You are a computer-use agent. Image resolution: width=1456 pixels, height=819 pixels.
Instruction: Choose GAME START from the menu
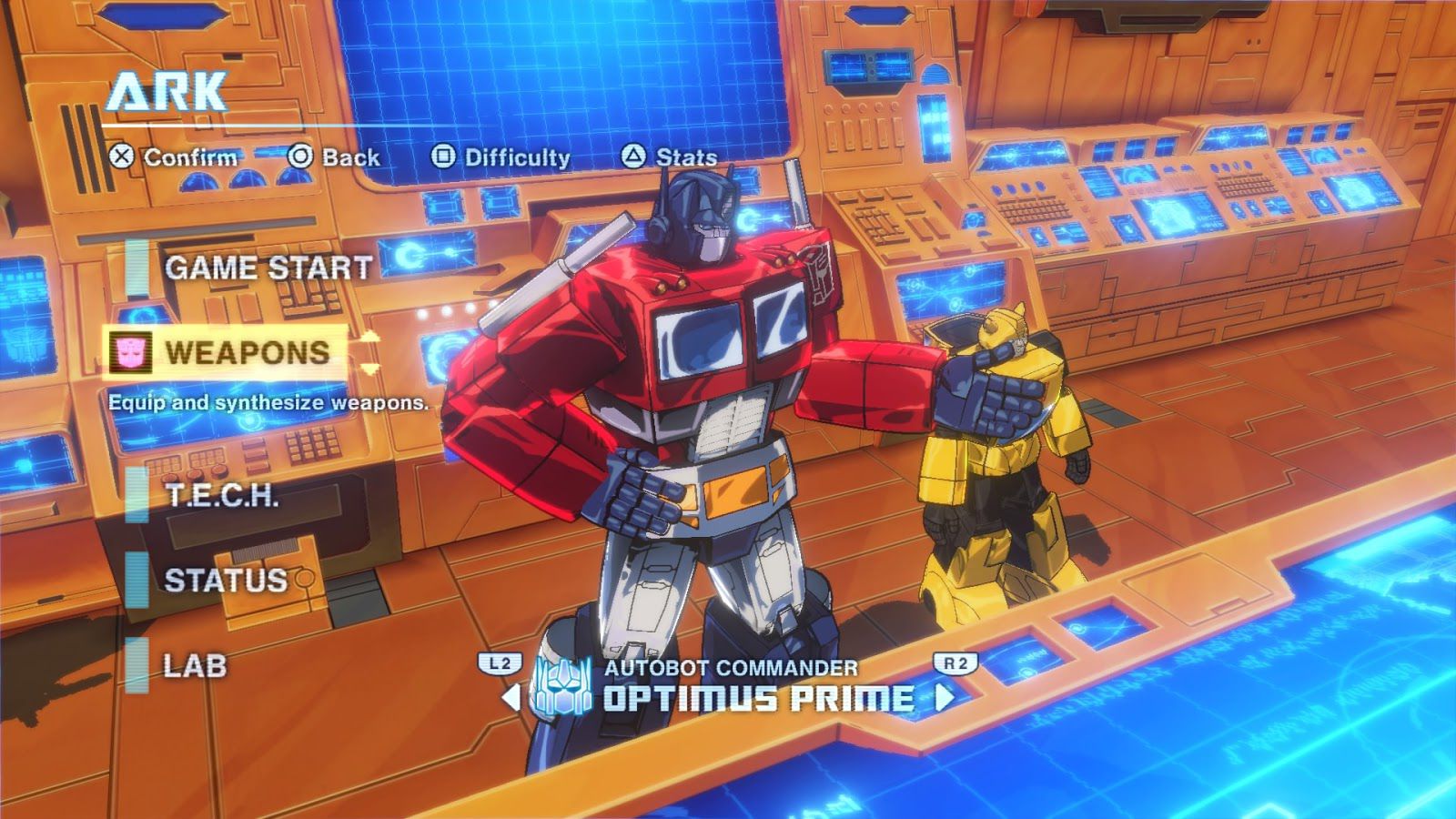point(267,268)
